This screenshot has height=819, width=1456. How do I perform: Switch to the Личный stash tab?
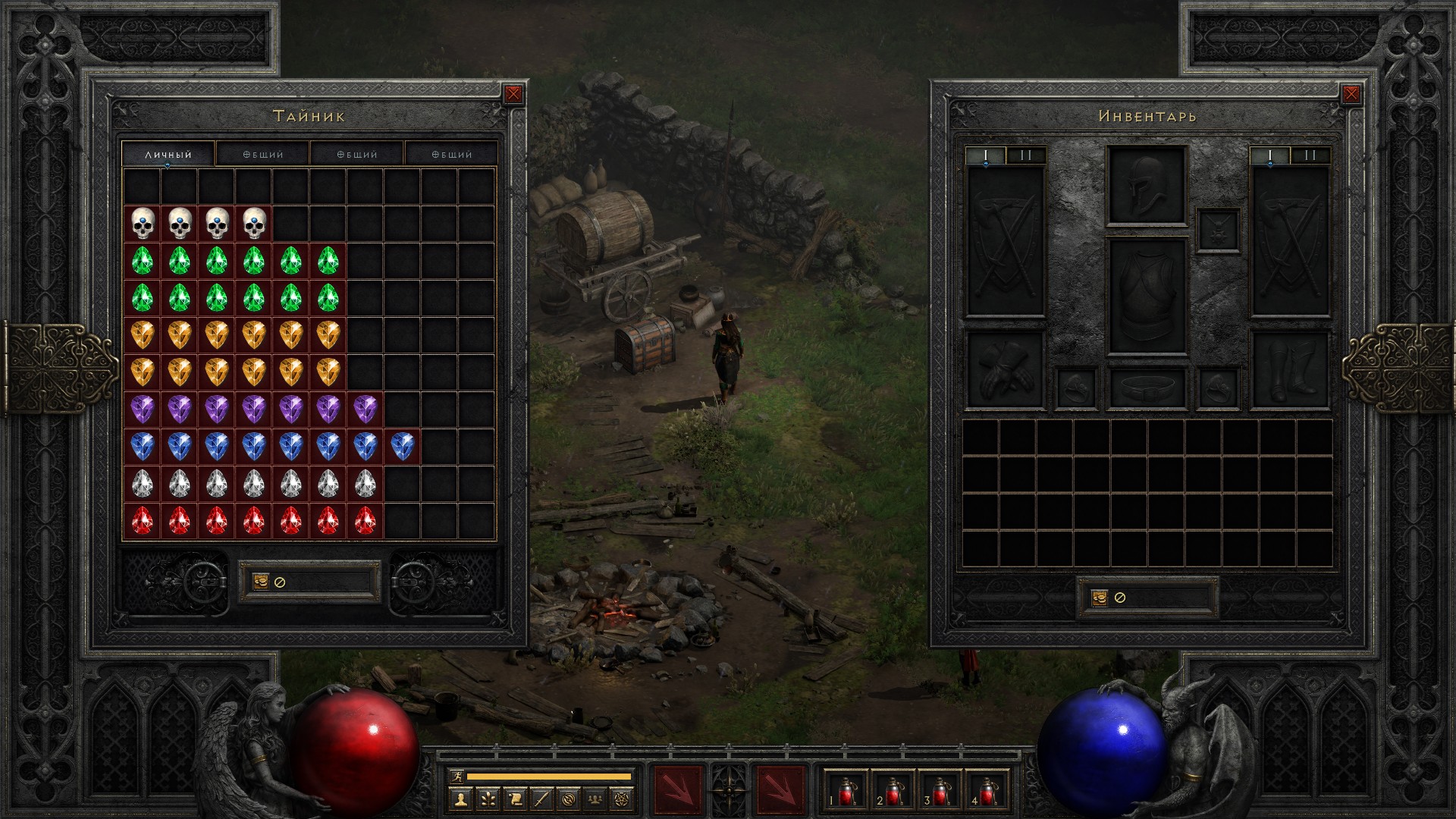click(x=168, y=154)
